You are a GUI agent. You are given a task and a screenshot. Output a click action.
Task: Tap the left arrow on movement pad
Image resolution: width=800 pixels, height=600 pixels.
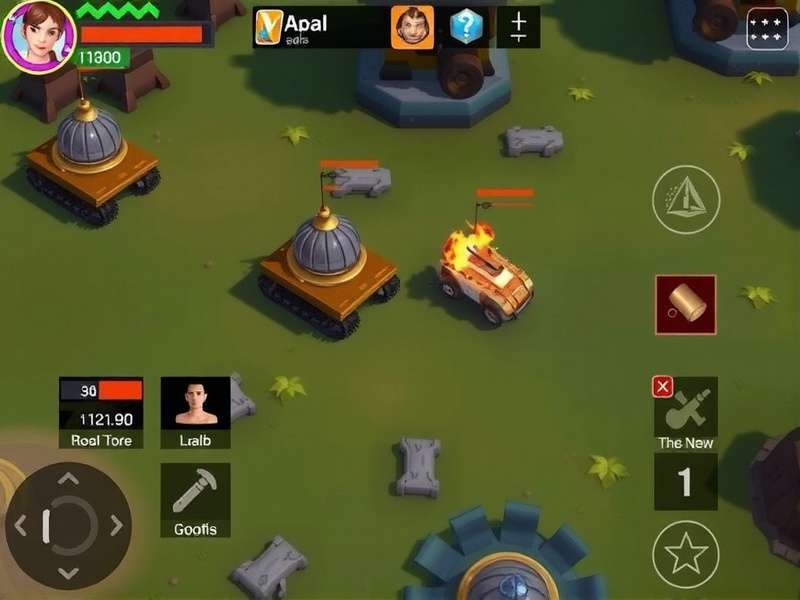point(20,525)
